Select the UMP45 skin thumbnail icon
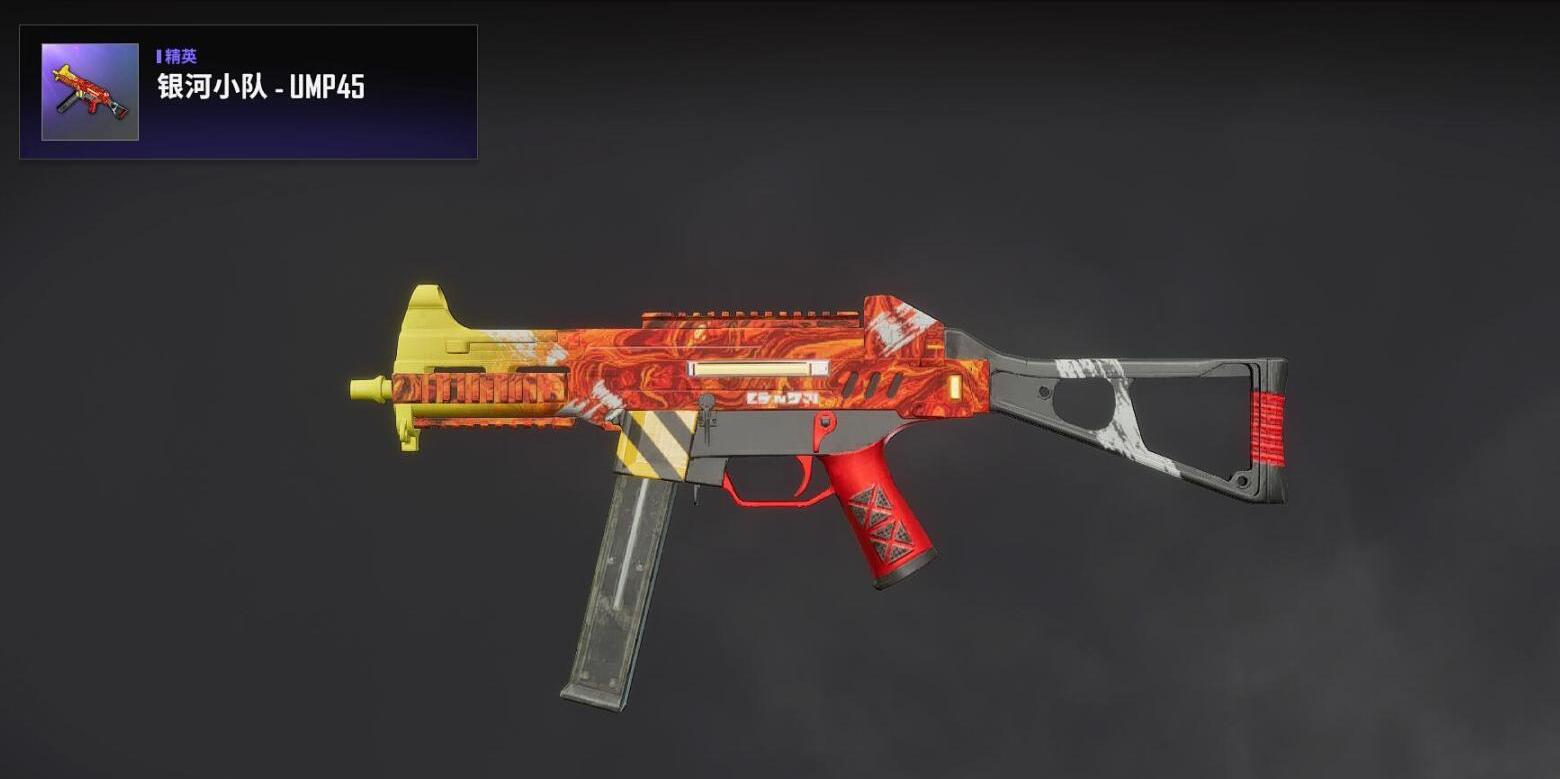This screenshot has height=779, width=1560. (x=90, y=92)
